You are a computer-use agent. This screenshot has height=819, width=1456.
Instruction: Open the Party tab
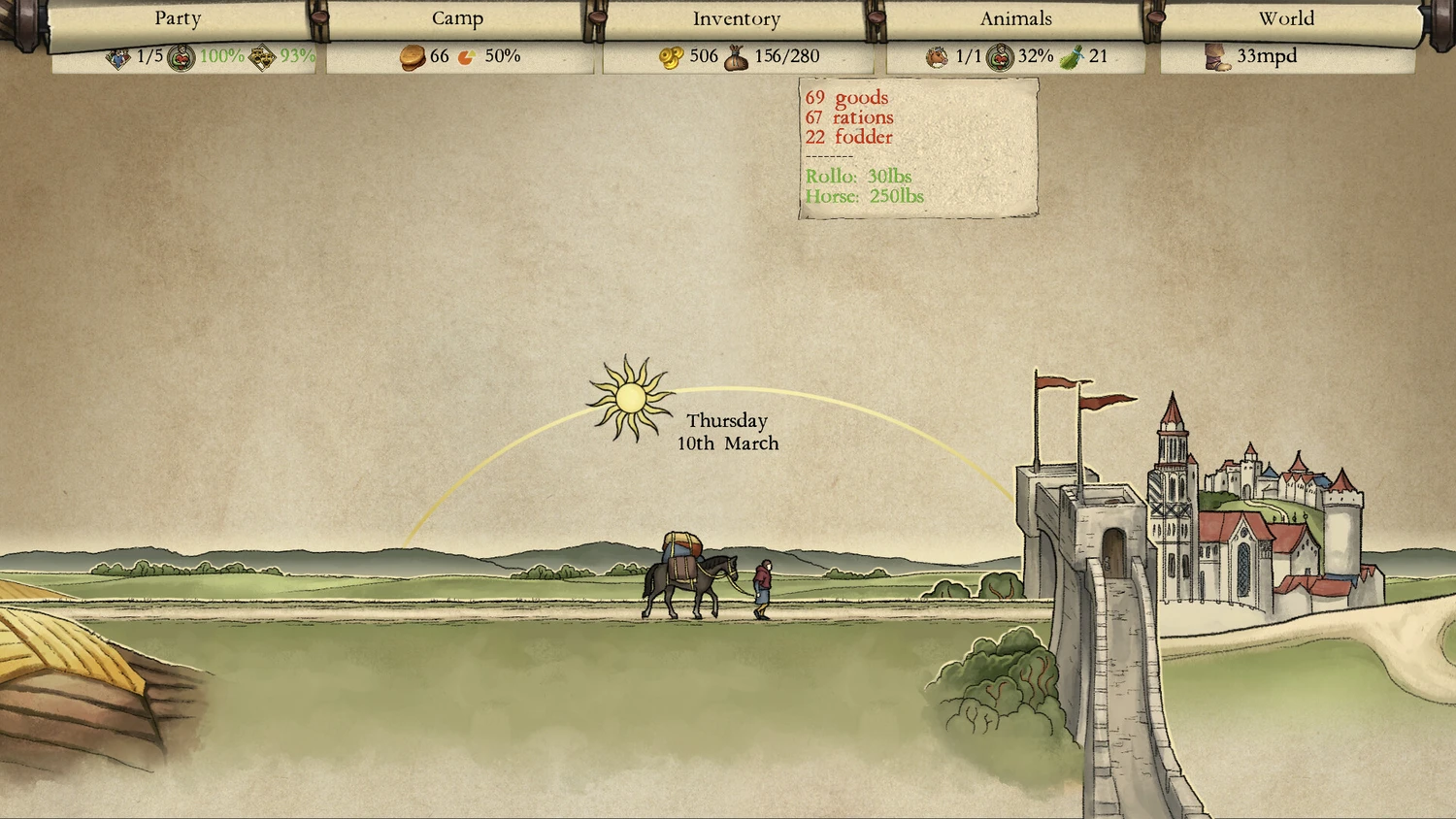178,19
